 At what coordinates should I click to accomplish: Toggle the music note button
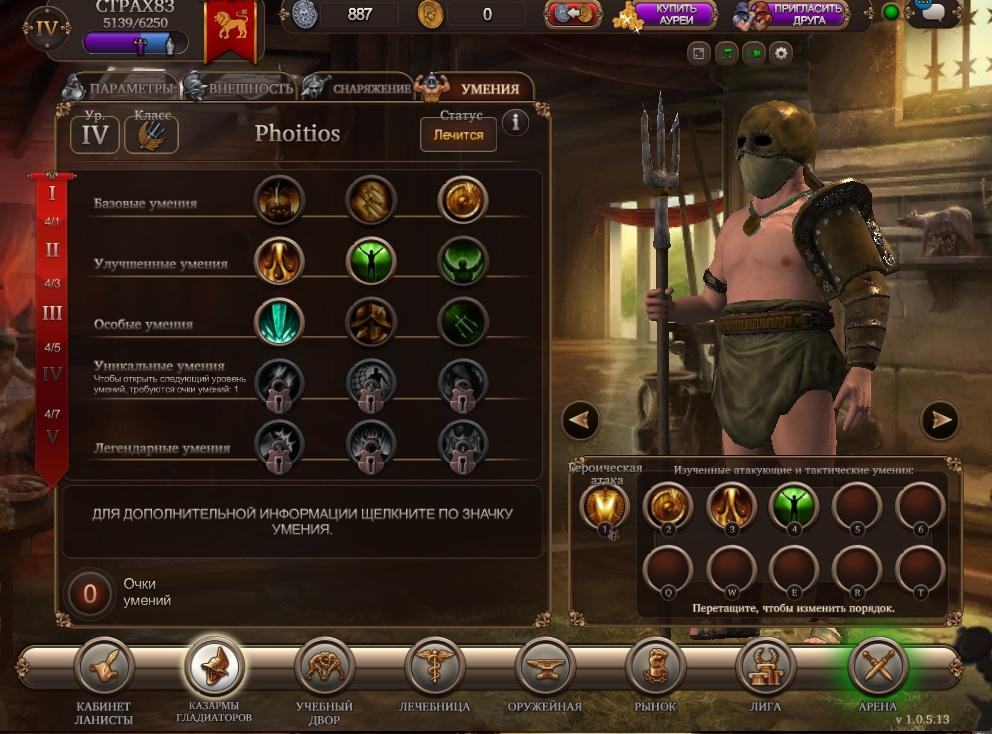click(726, 53)
